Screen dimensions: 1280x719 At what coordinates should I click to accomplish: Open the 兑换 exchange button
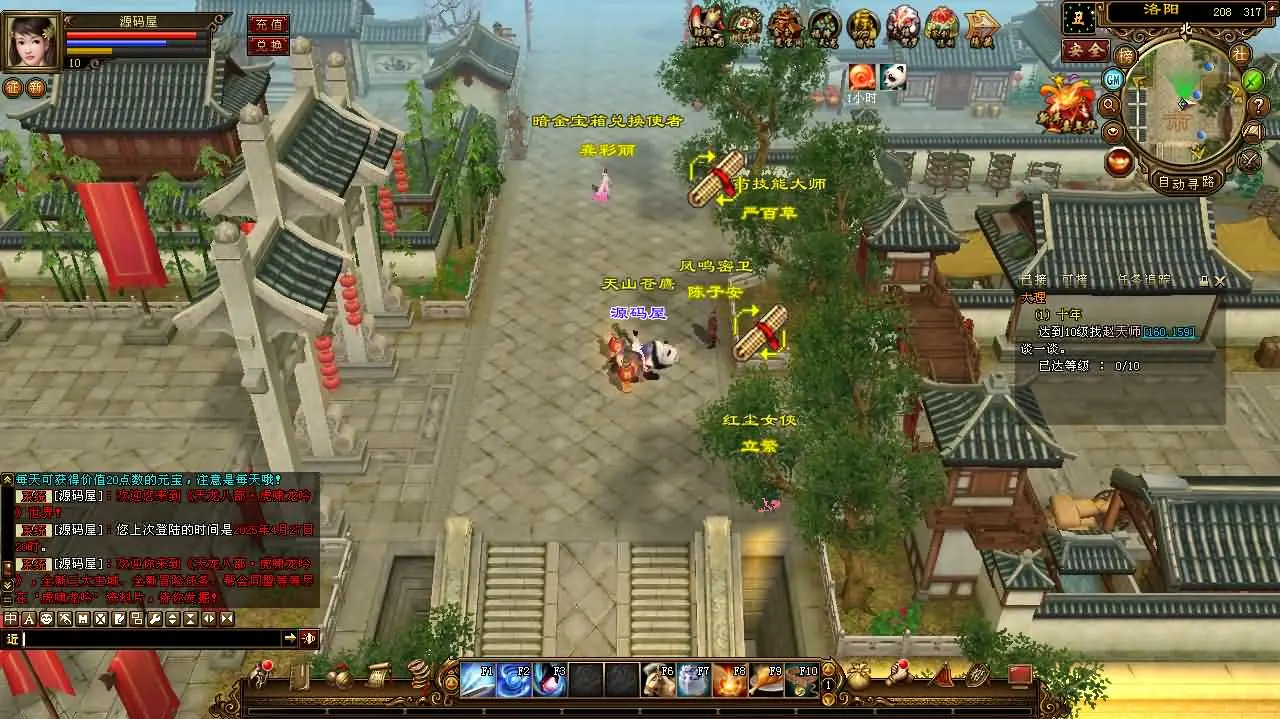click(x=267, y=45)
